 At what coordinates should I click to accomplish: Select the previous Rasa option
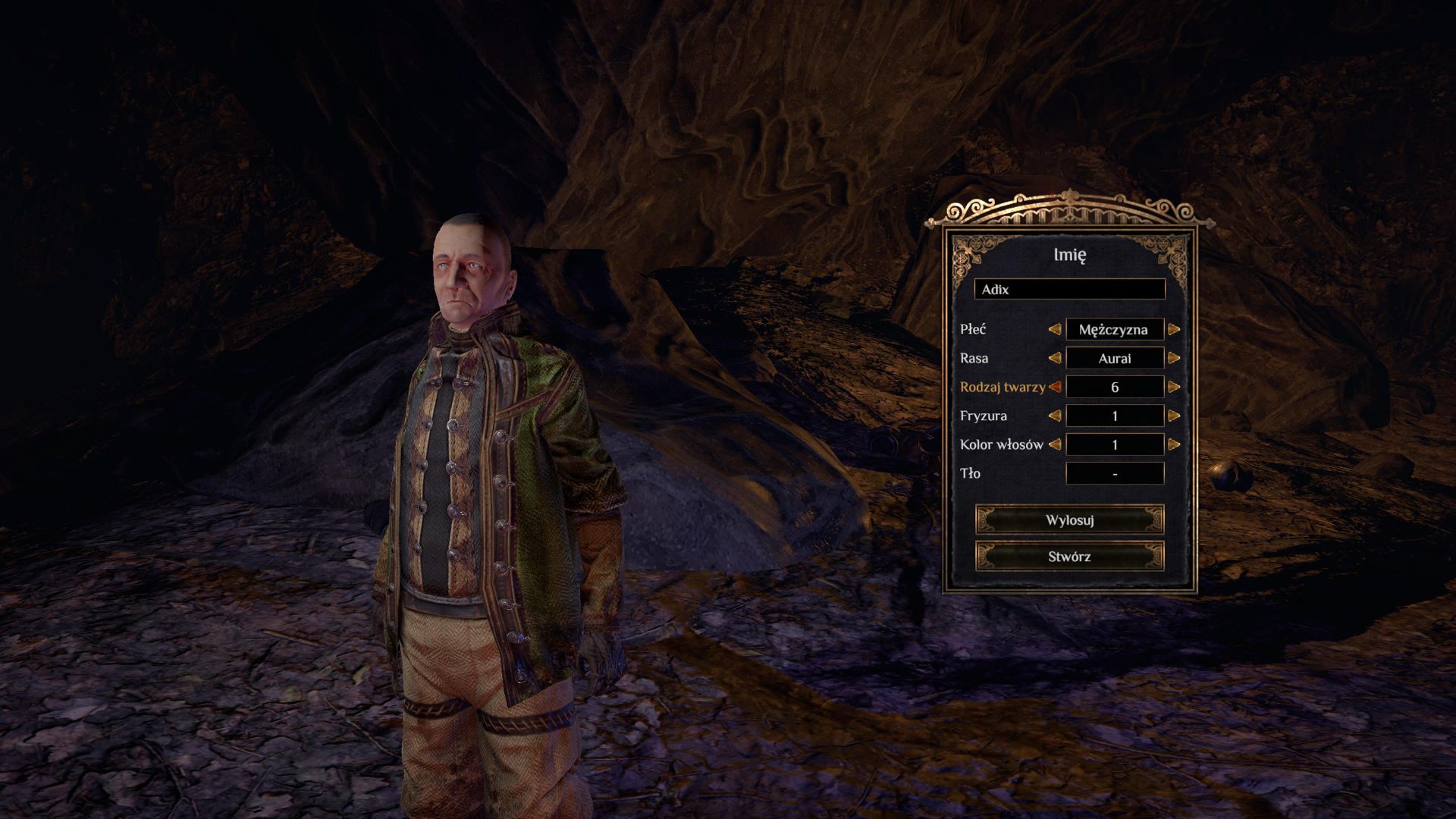click(1054, 358)
